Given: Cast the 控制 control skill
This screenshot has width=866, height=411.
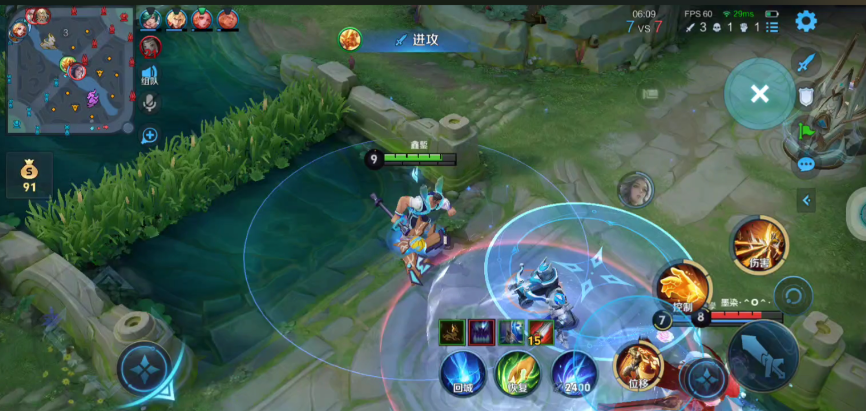Looking at the screenshot, I should coord(682,287).
